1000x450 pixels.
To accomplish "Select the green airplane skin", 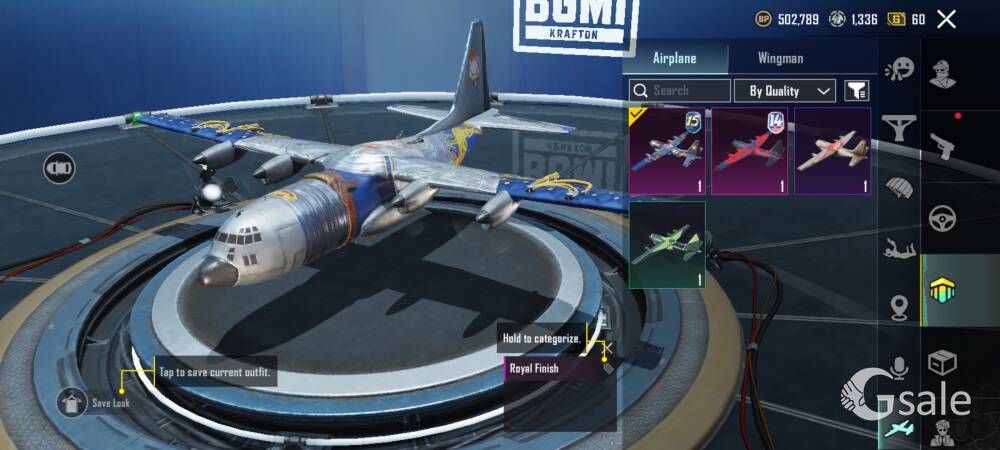I will pyautogui.click(x=667, y=245).
